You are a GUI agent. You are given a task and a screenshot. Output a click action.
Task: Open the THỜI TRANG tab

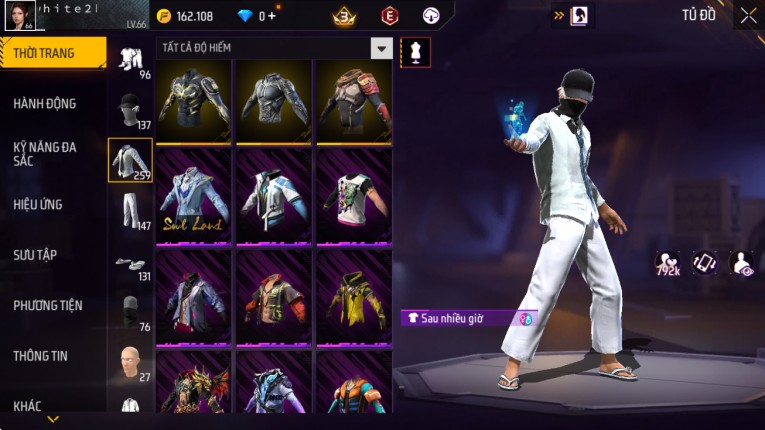(52, 53)
